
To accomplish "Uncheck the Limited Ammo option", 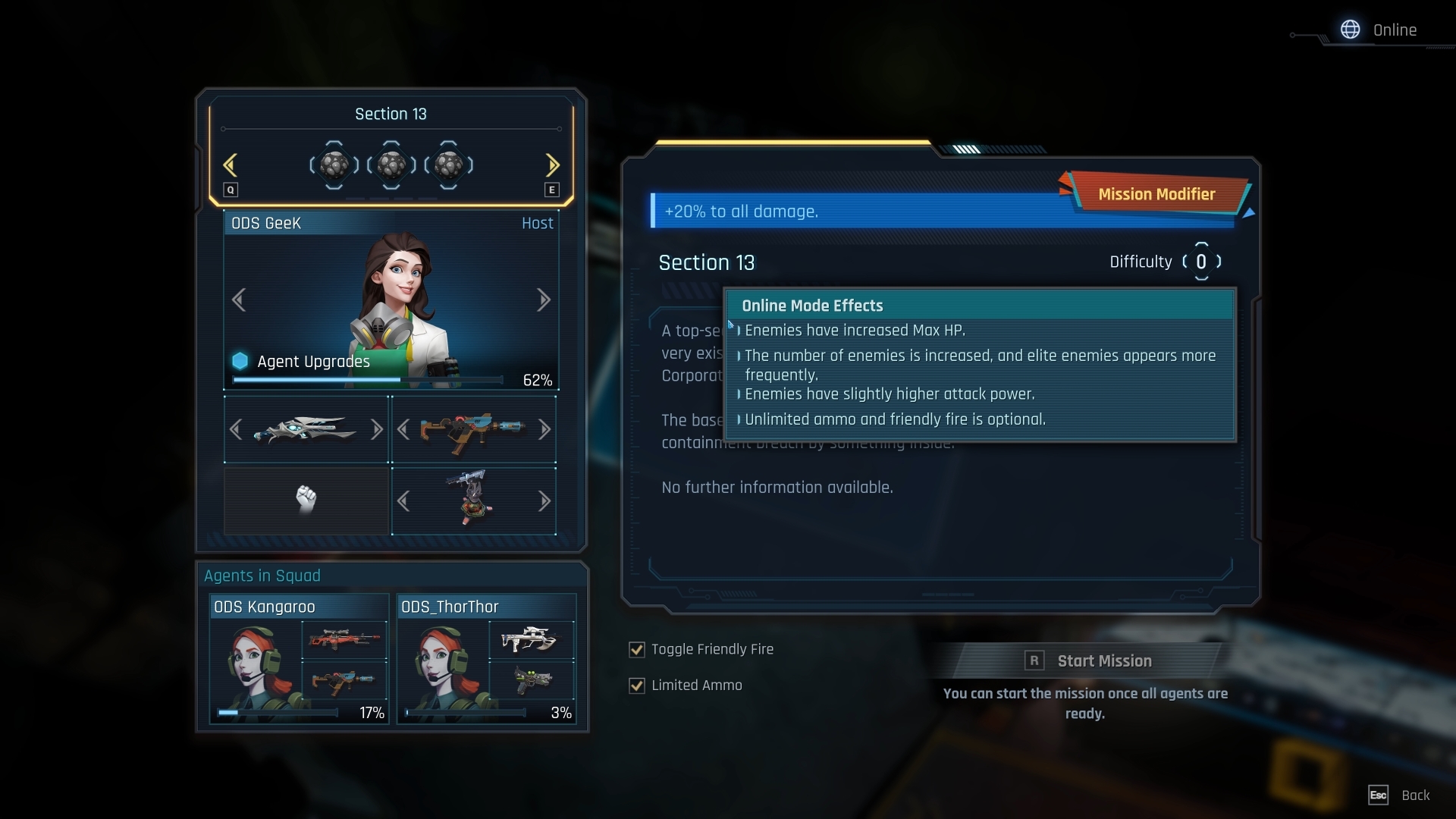I will pyautogui.click(x=637, y=686).
